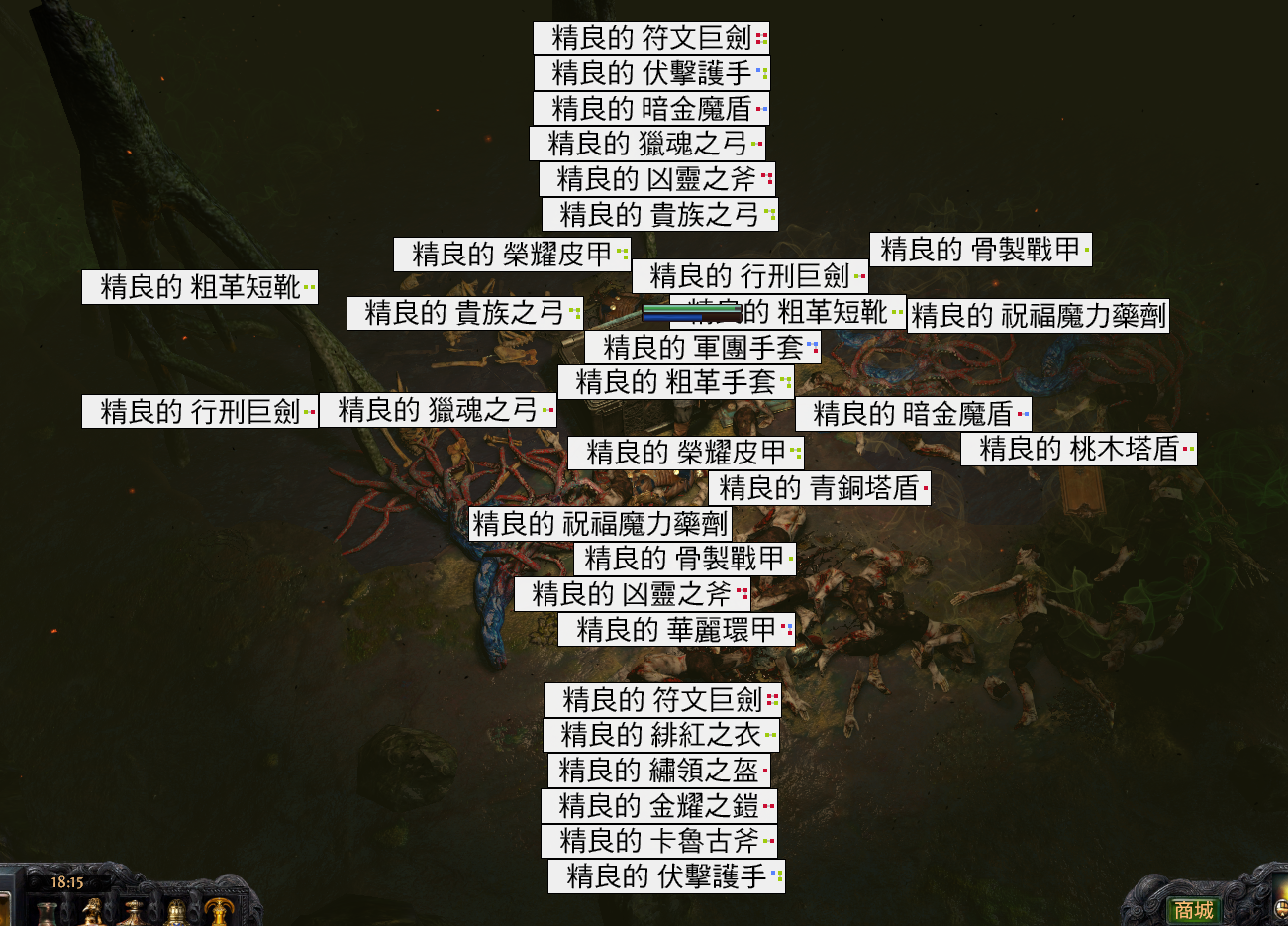This screenshot has height=926, width=1288.
Task: Collect the 精良的 祝福魔力藥劑 on the right
Action: pos(1038,315)
